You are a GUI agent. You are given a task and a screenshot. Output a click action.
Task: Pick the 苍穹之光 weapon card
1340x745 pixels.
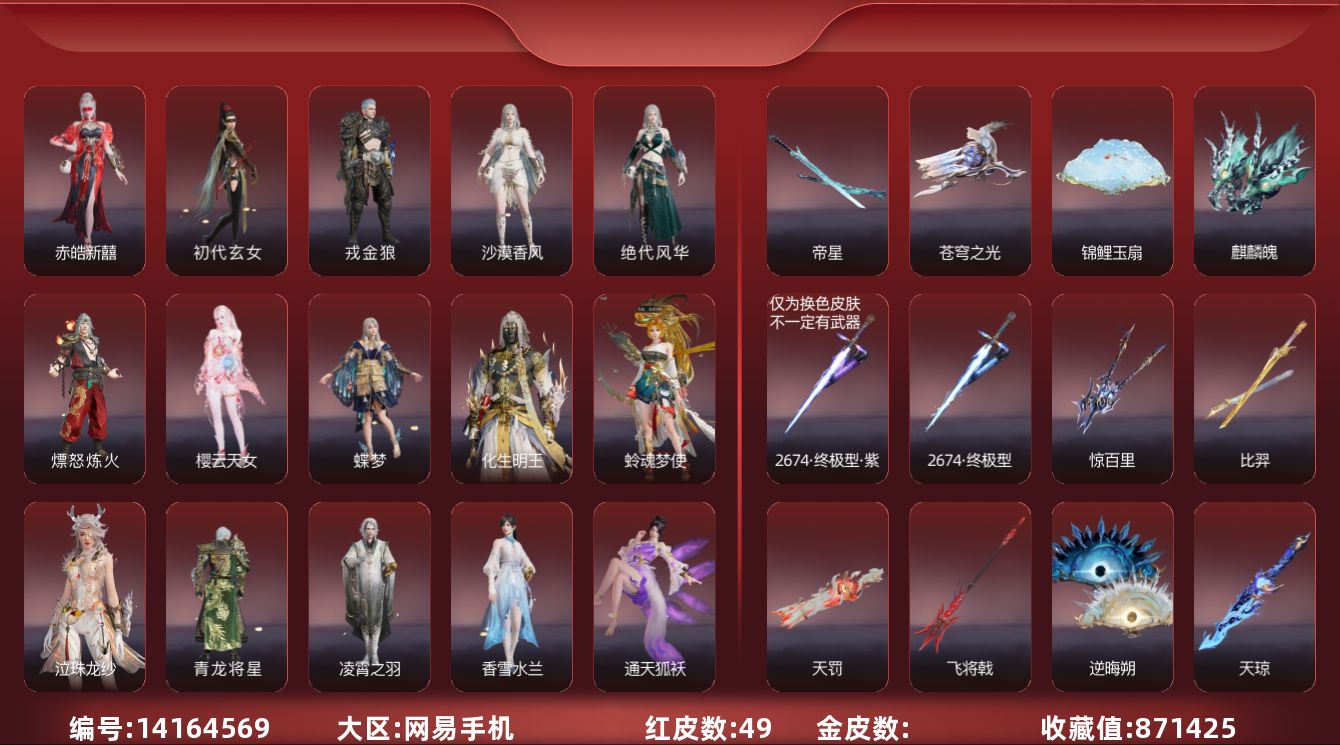[969, 180]
